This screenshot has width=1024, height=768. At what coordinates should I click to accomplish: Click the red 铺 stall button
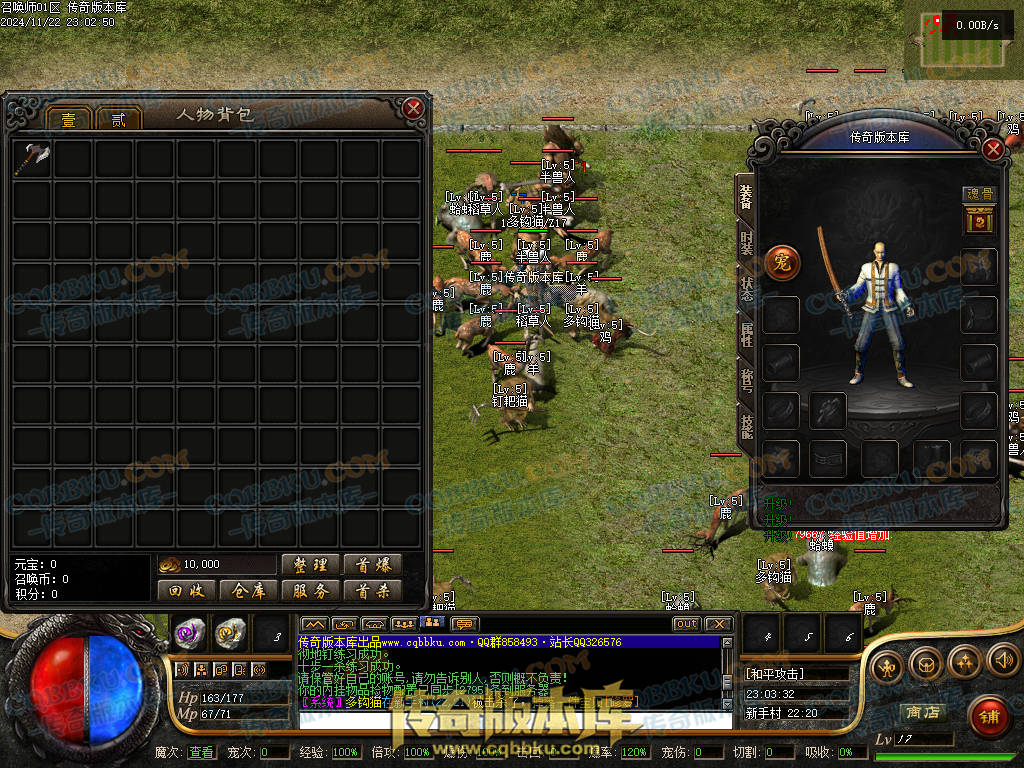(989, 715)
